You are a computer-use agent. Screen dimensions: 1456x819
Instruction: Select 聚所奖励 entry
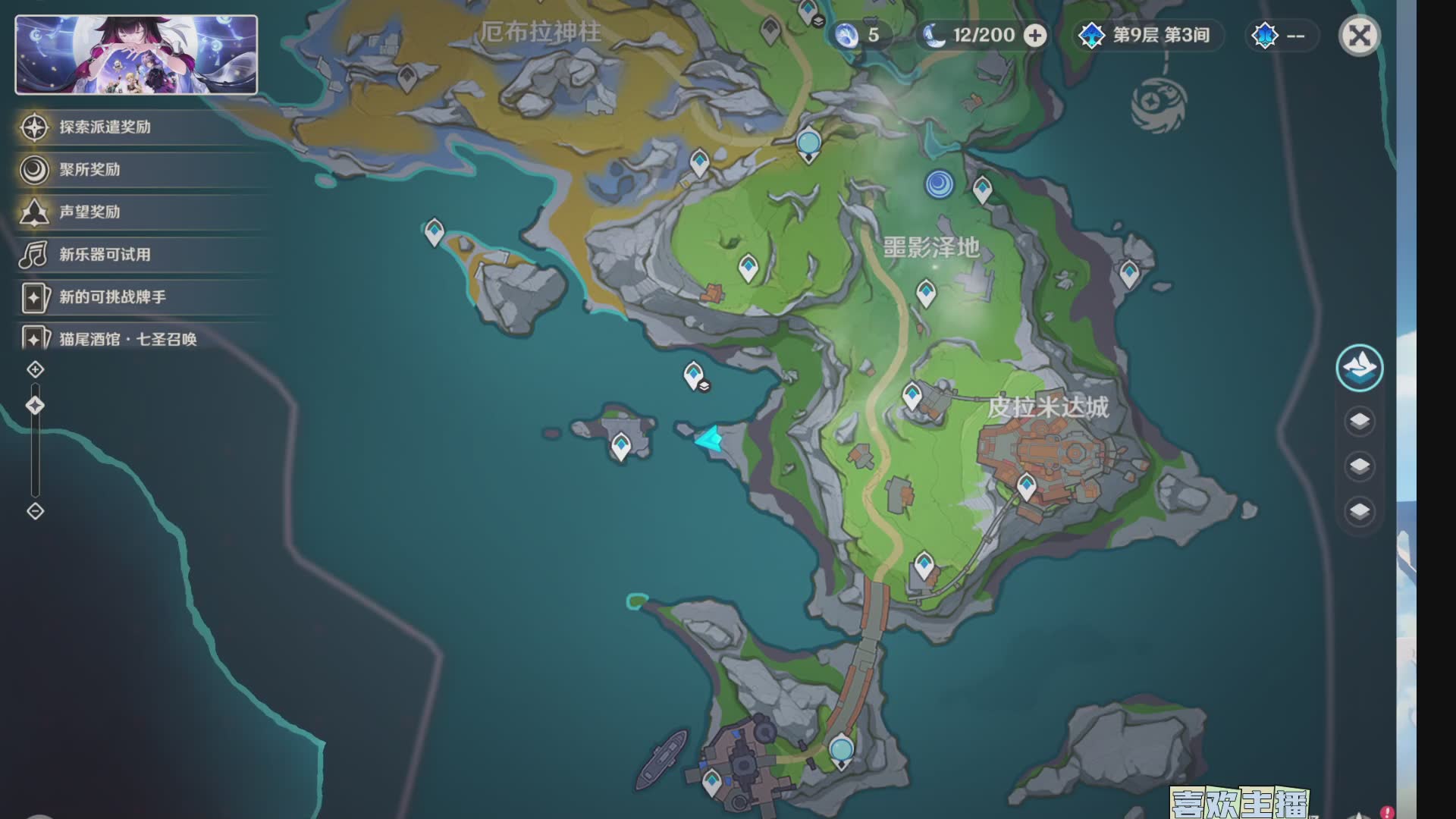tap(89, 170)
